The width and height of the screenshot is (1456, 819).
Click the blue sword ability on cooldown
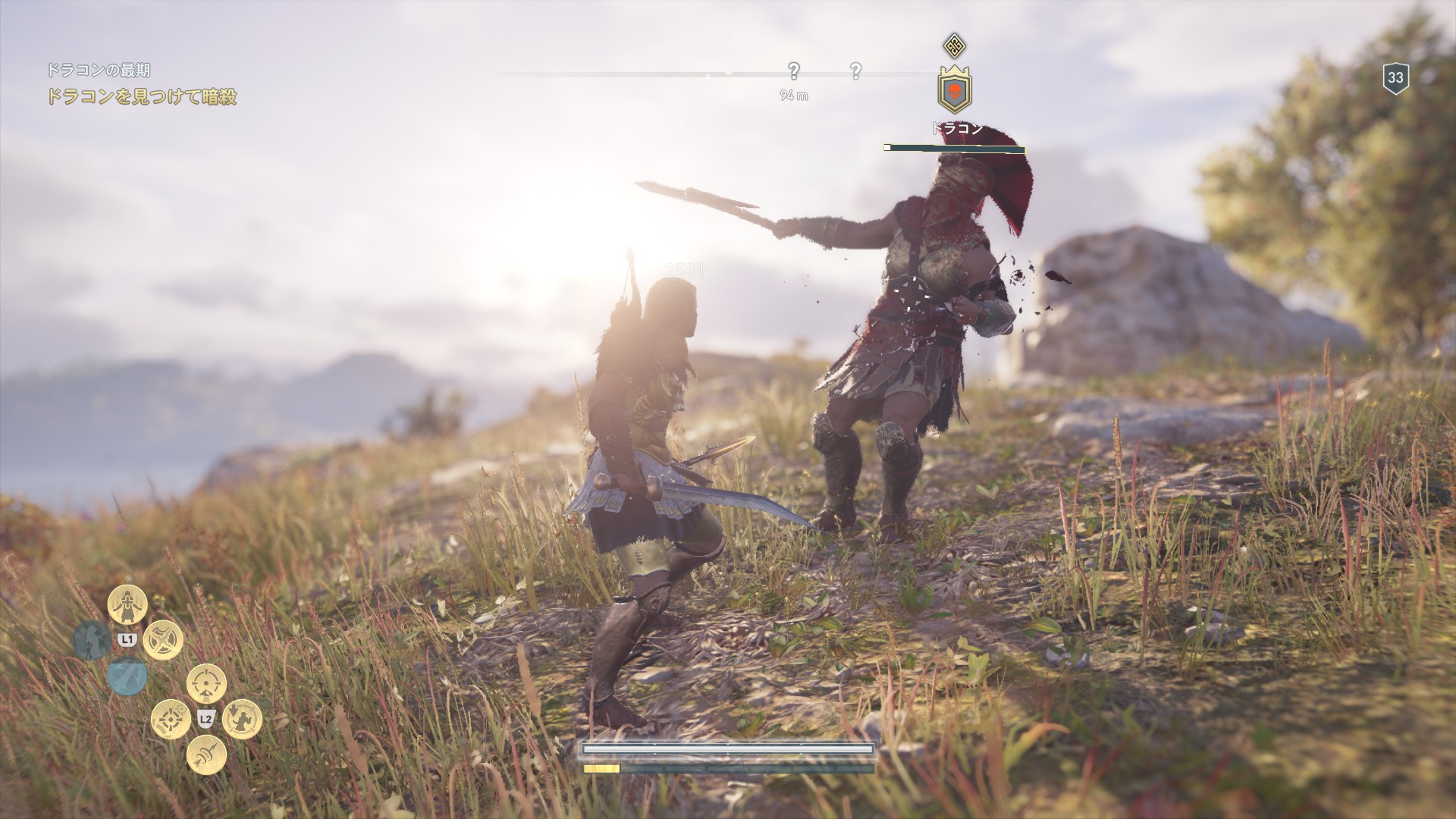point(127,676)
